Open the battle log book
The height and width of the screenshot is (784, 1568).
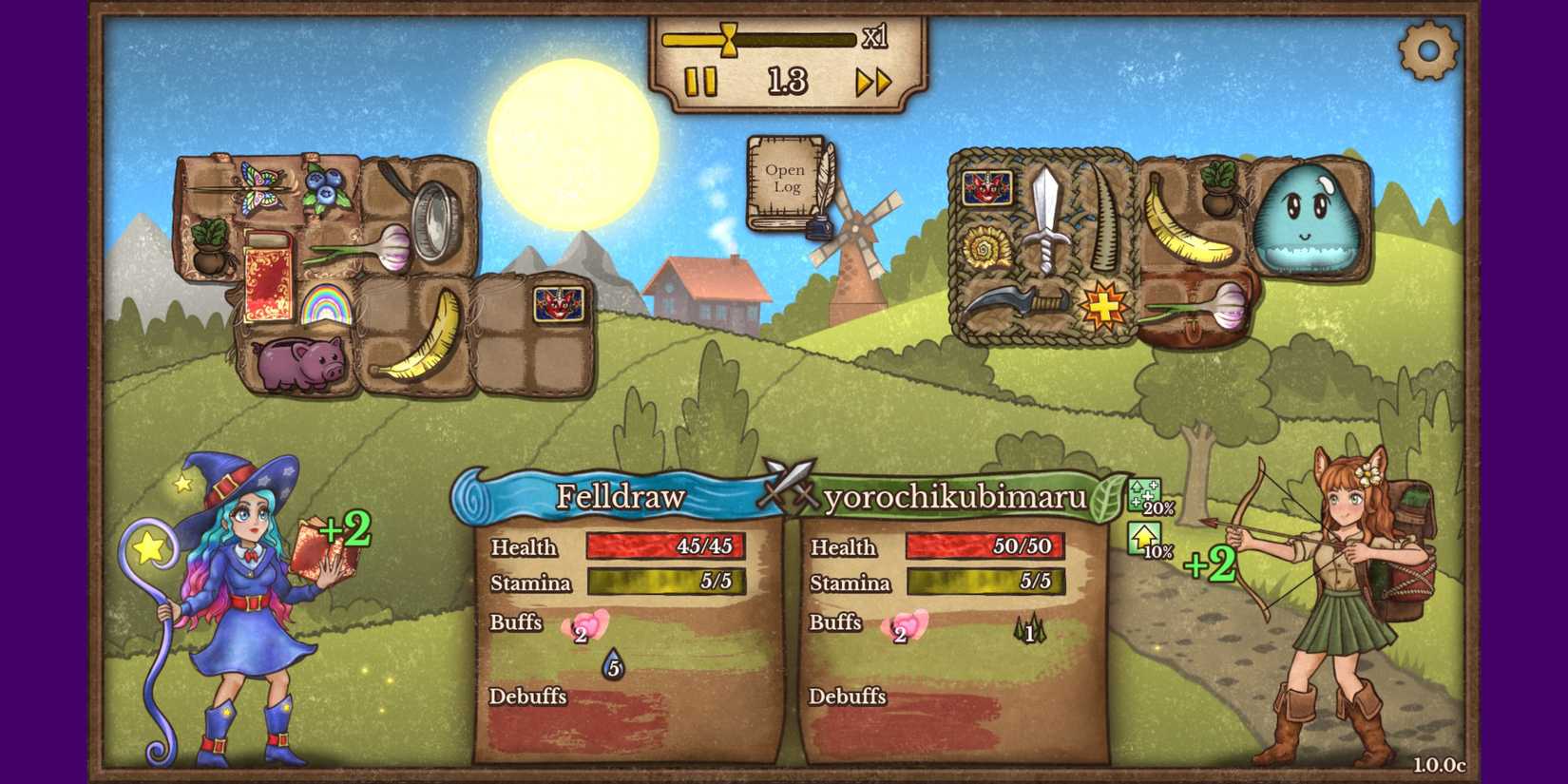tap(785, 181)
